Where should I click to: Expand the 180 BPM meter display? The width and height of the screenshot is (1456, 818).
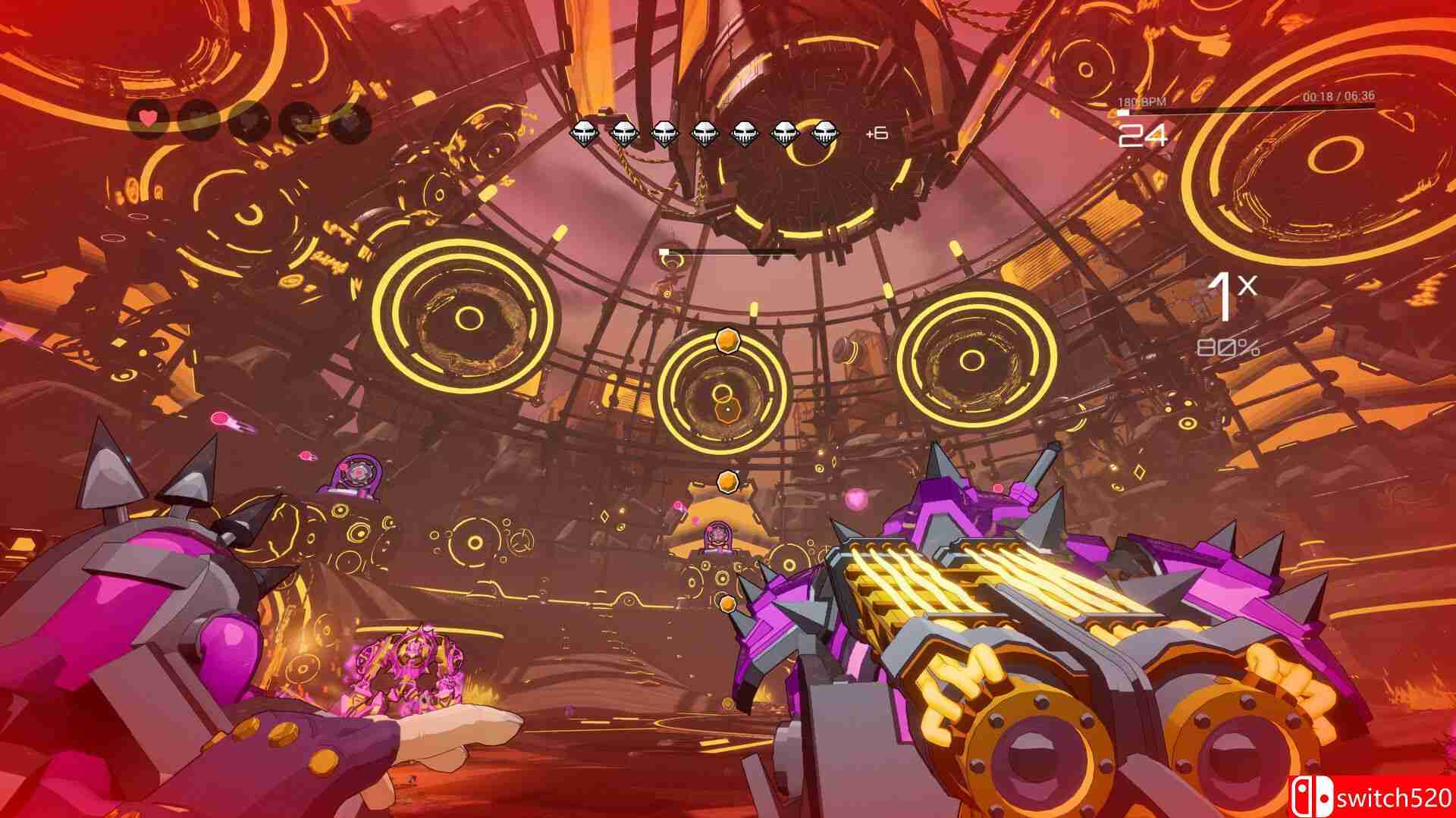click(1141, 100)
